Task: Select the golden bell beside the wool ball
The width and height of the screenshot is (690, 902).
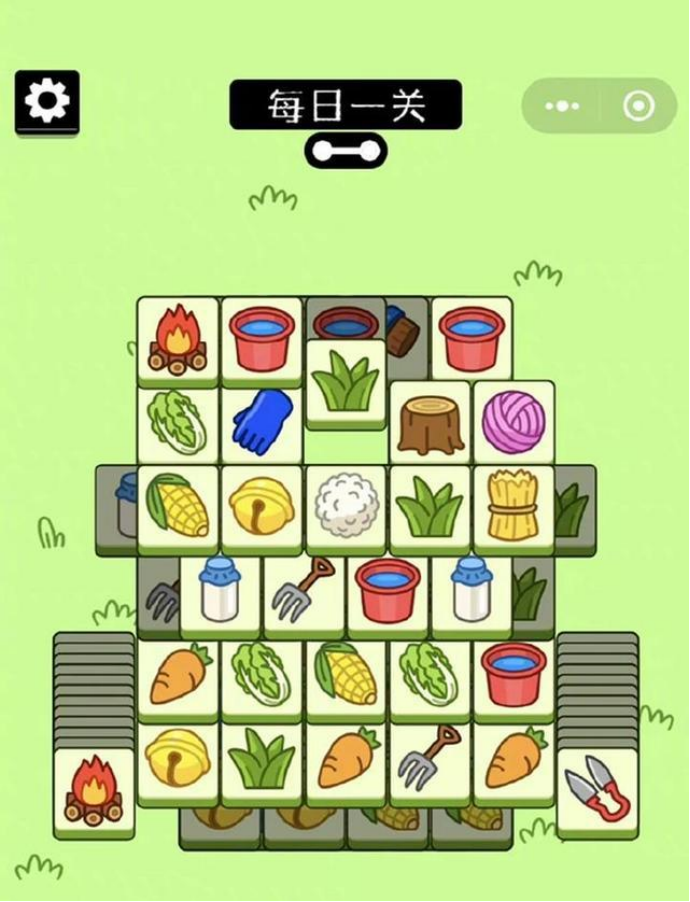Action: pyautogui.click(x=262, y=506)
